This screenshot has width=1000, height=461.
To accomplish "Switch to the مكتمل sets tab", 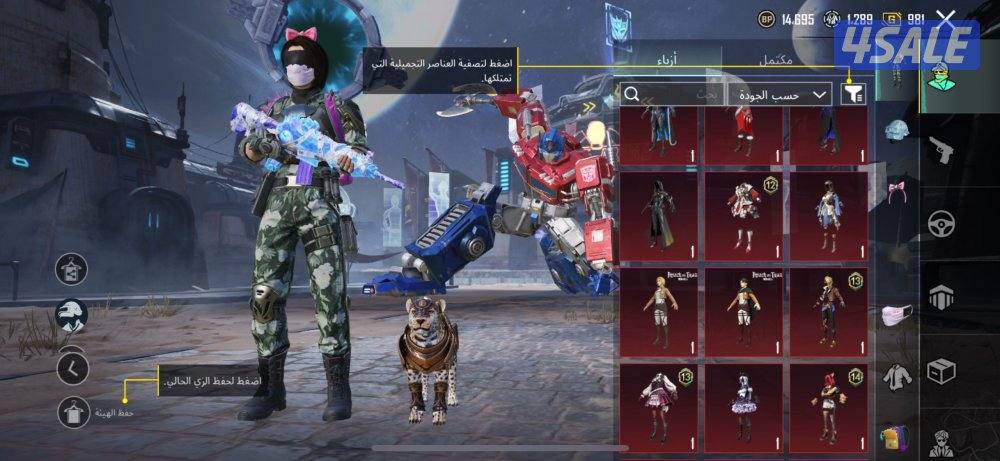I will tap(775, 59).
